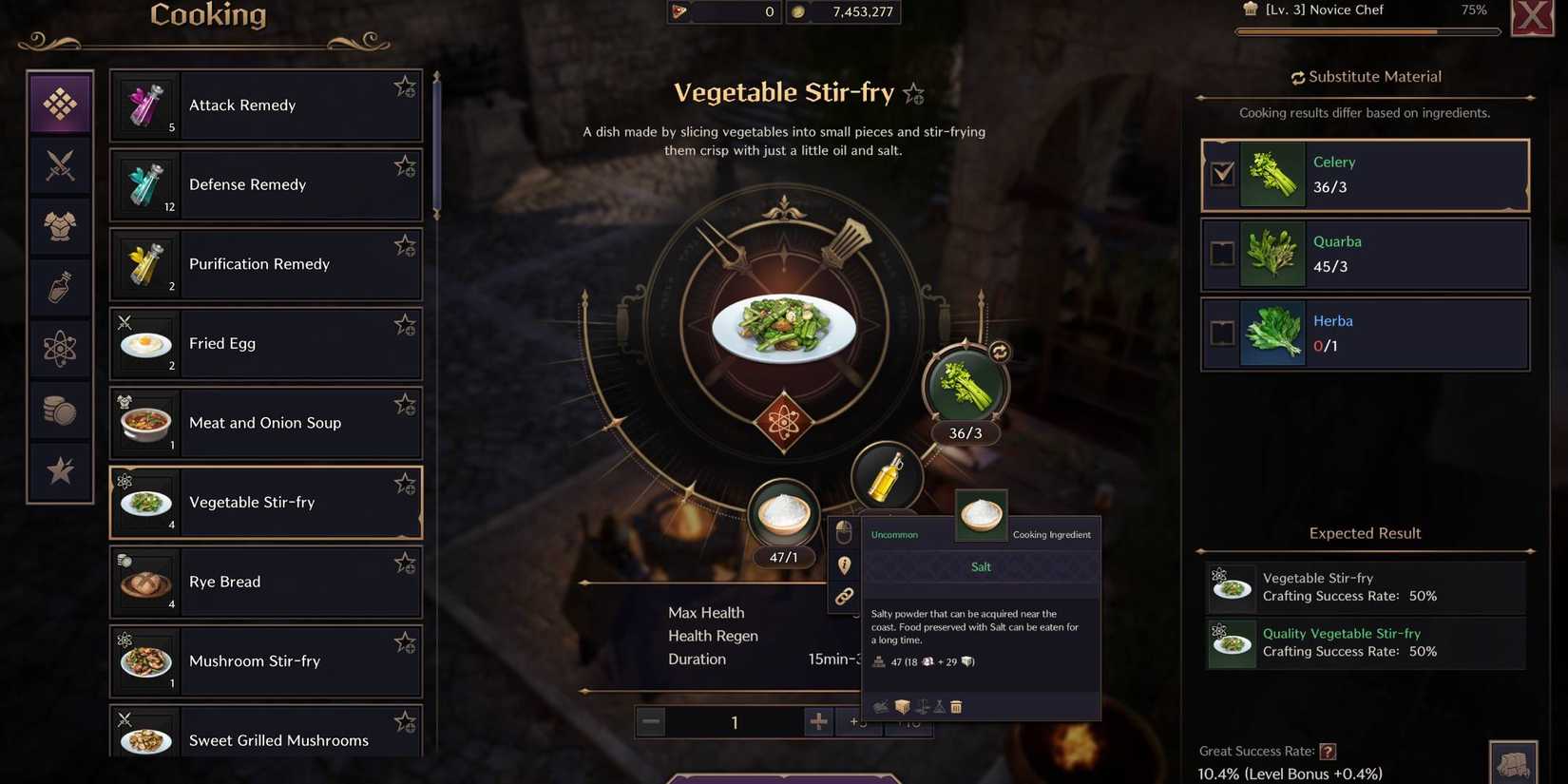Select the Rye Bread recipe

(266, 581)
